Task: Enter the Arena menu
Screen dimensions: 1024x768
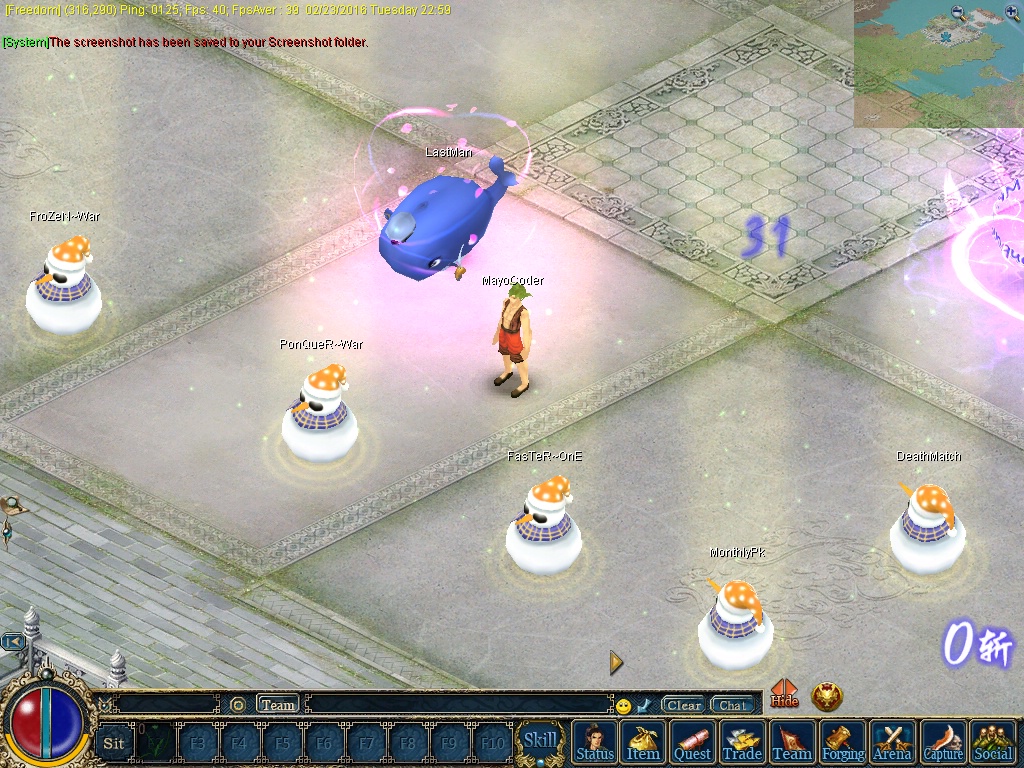Action: 892,742
